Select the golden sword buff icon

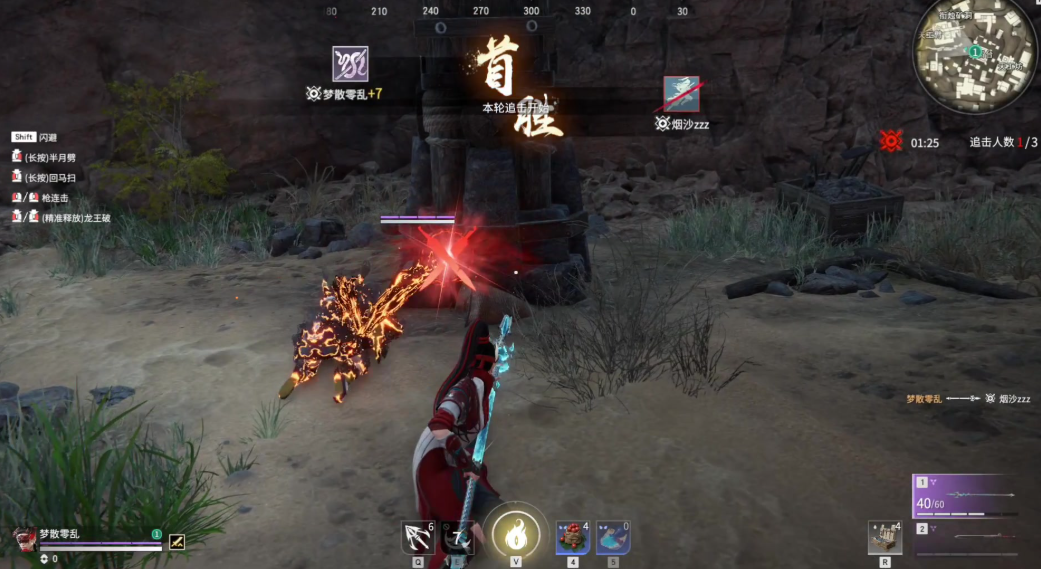click(x=177, y=542)
